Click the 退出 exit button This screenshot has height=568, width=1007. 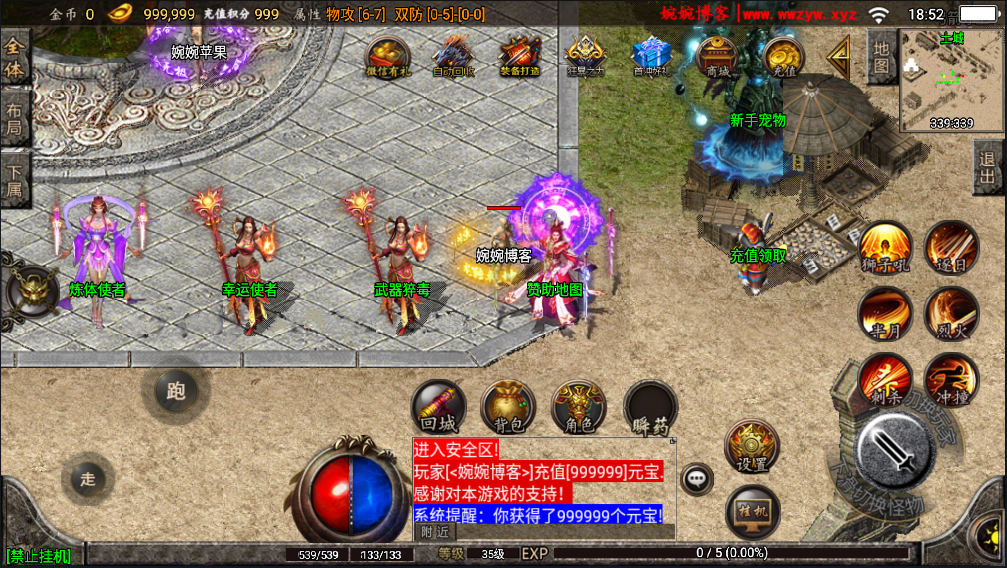click(x=988, y=167)
